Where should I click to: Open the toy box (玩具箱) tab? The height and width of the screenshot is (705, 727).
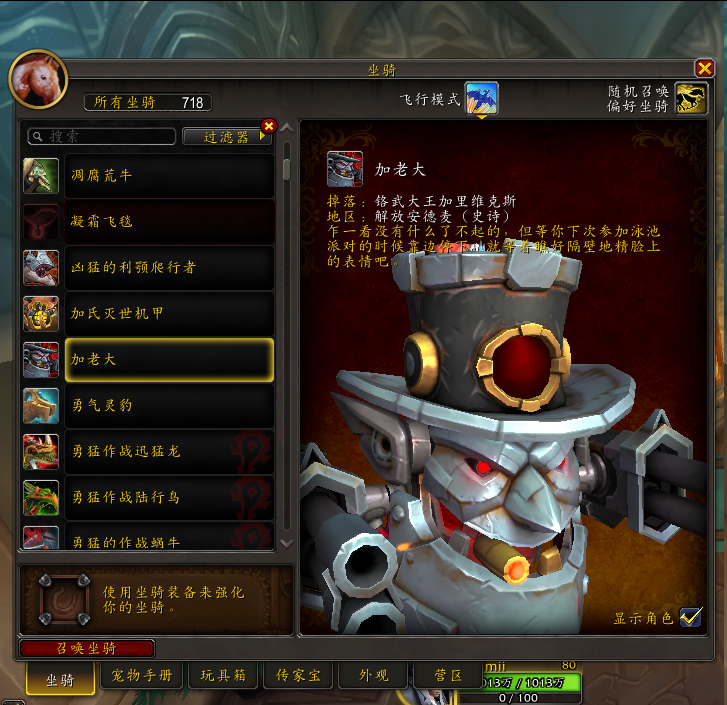pyautogui.click(x=222, y=676)
